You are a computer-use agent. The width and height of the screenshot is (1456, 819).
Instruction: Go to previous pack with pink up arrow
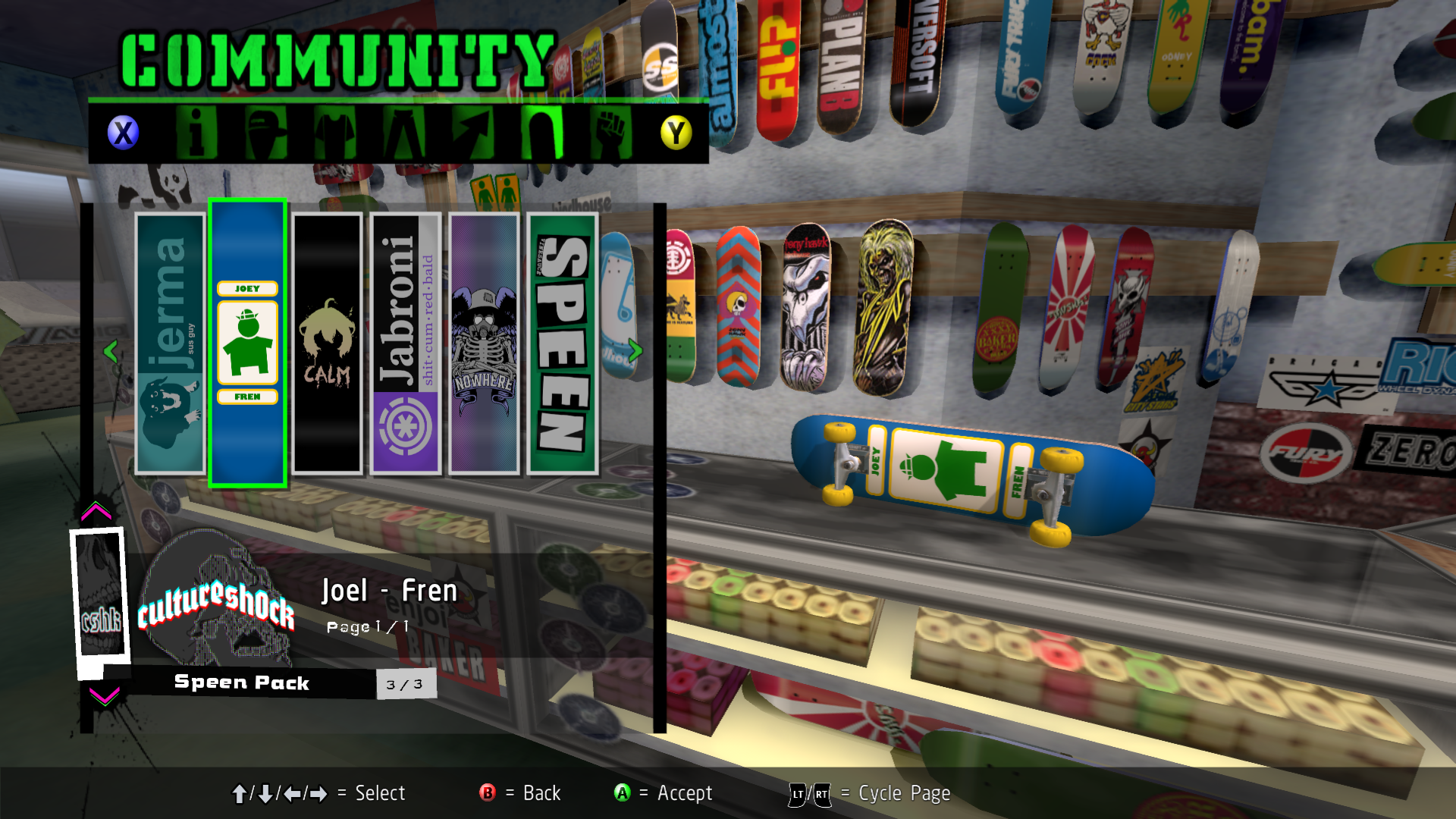[96, 511]
